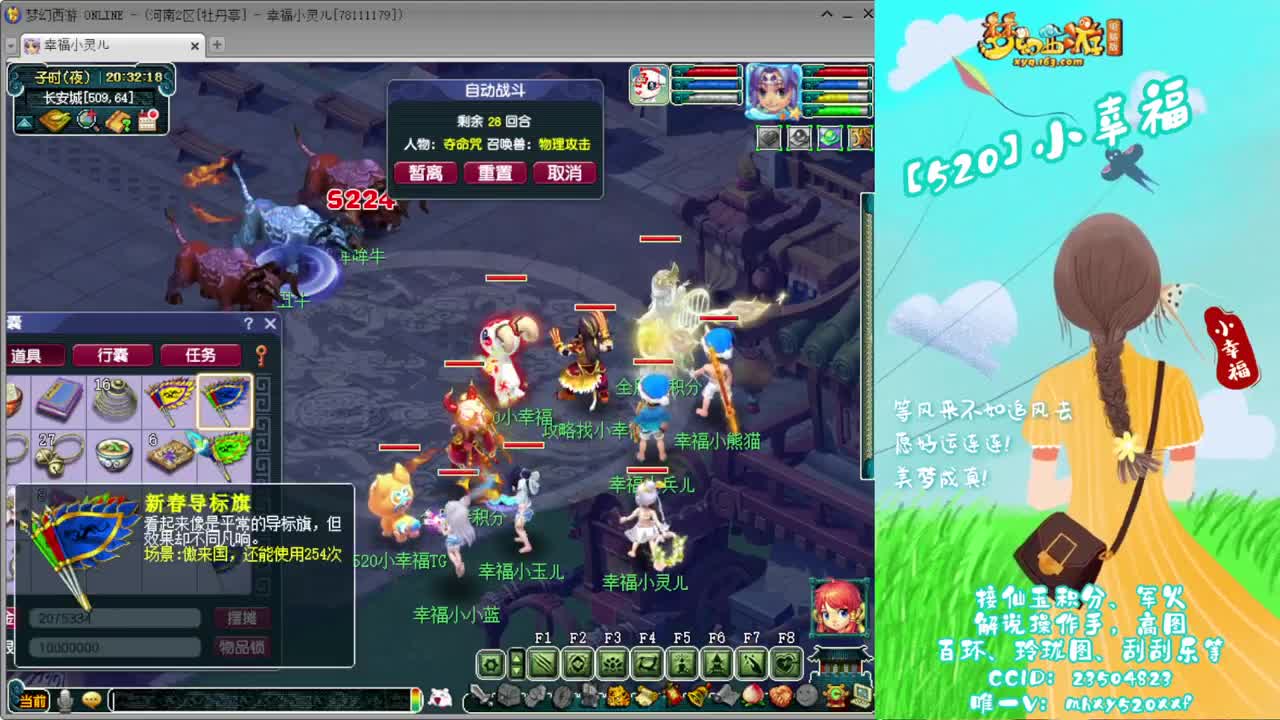The image size is (1280, 720).
Task: Click the sword equipment icon in the bottom toolbar
Action: 479,696
